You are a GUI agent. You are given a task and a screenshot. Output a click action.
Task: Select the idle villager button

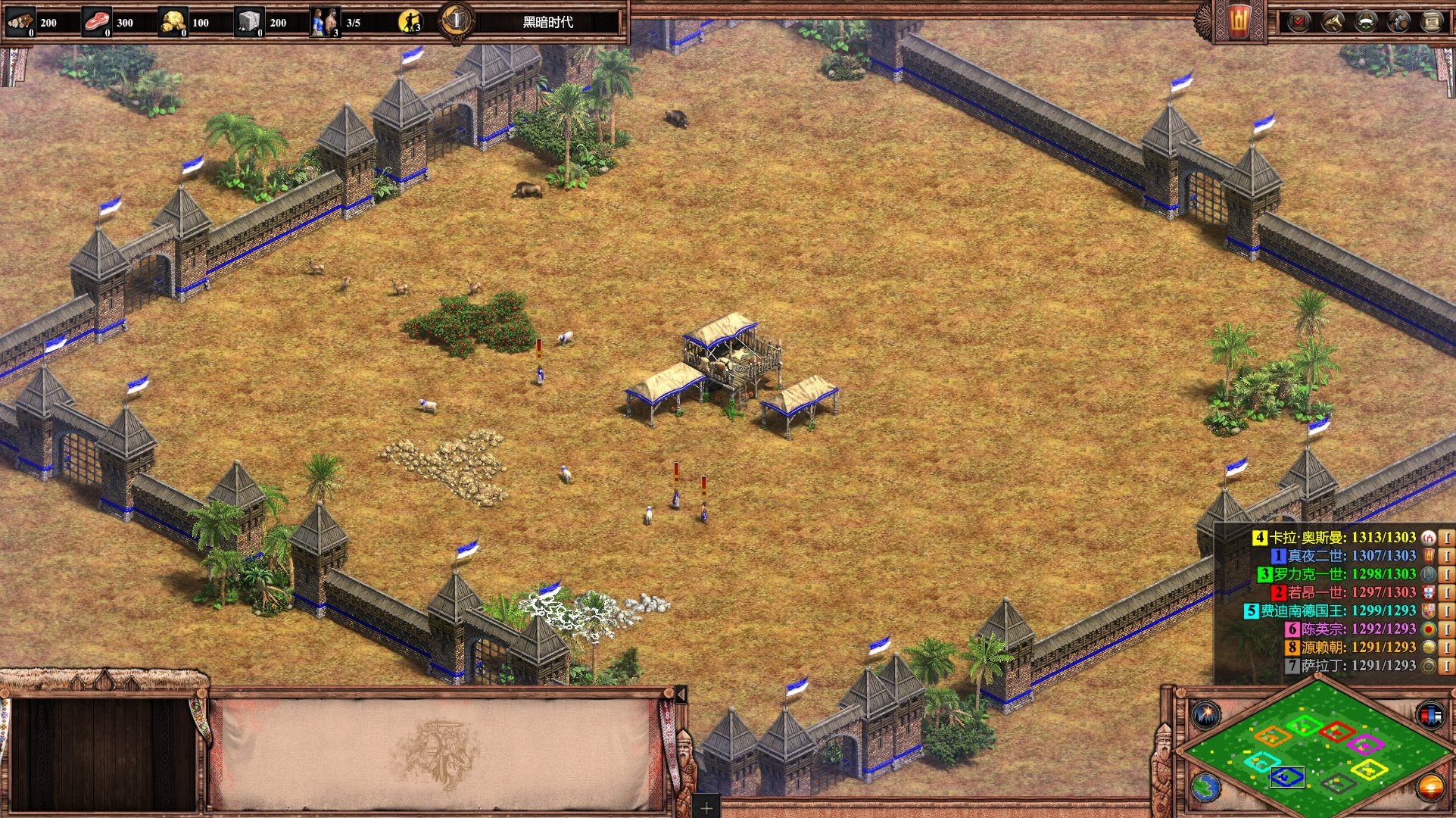coord(410,22)
